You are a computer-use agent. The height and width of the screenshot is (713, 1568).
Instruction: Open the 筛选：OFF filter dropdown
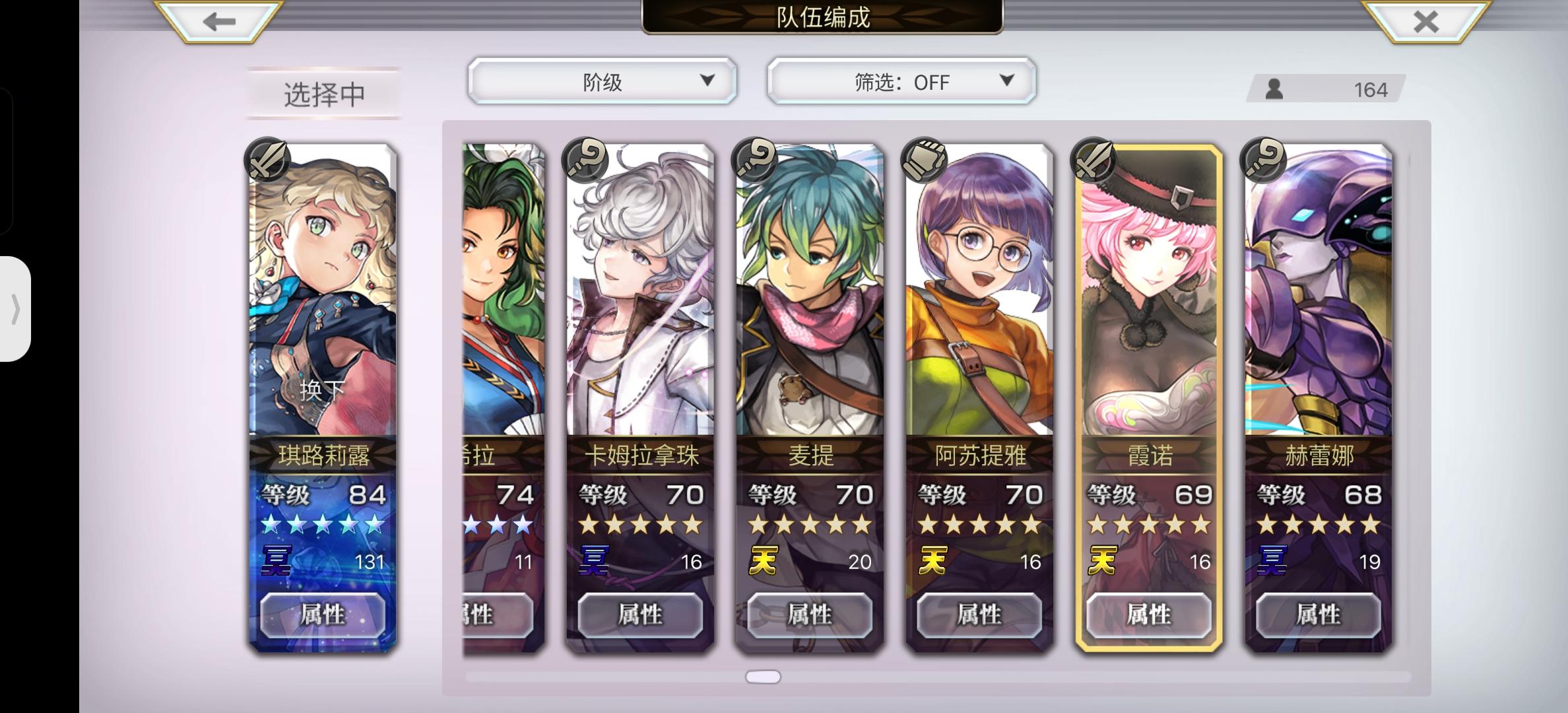900,81
